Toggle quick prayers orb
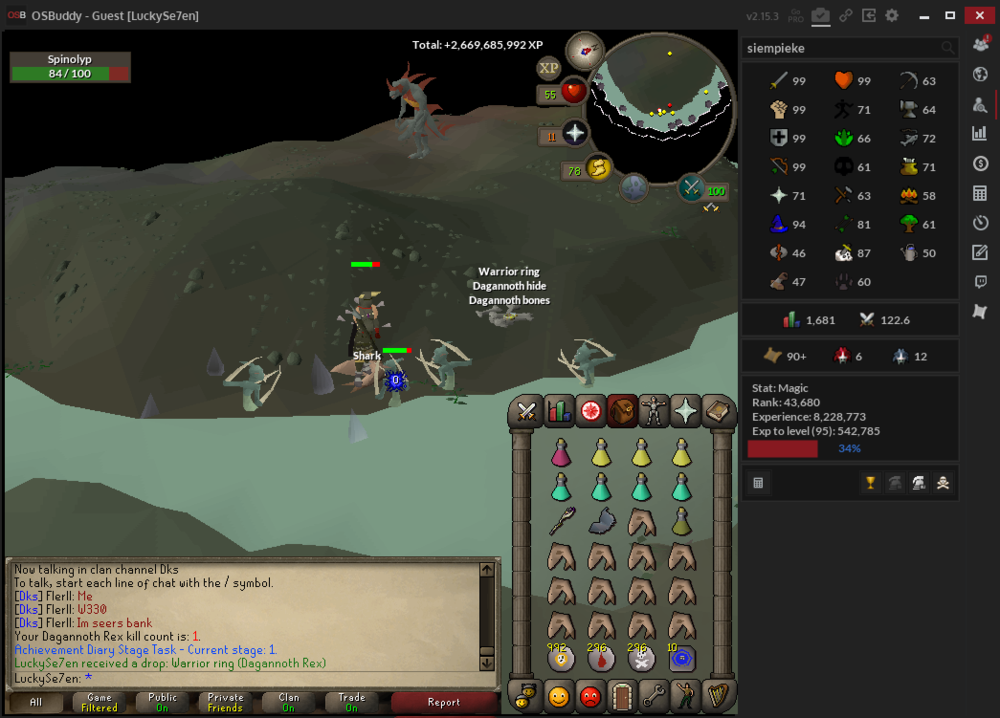The height and width of the screenshot is (718, 1000). (575, 133)
